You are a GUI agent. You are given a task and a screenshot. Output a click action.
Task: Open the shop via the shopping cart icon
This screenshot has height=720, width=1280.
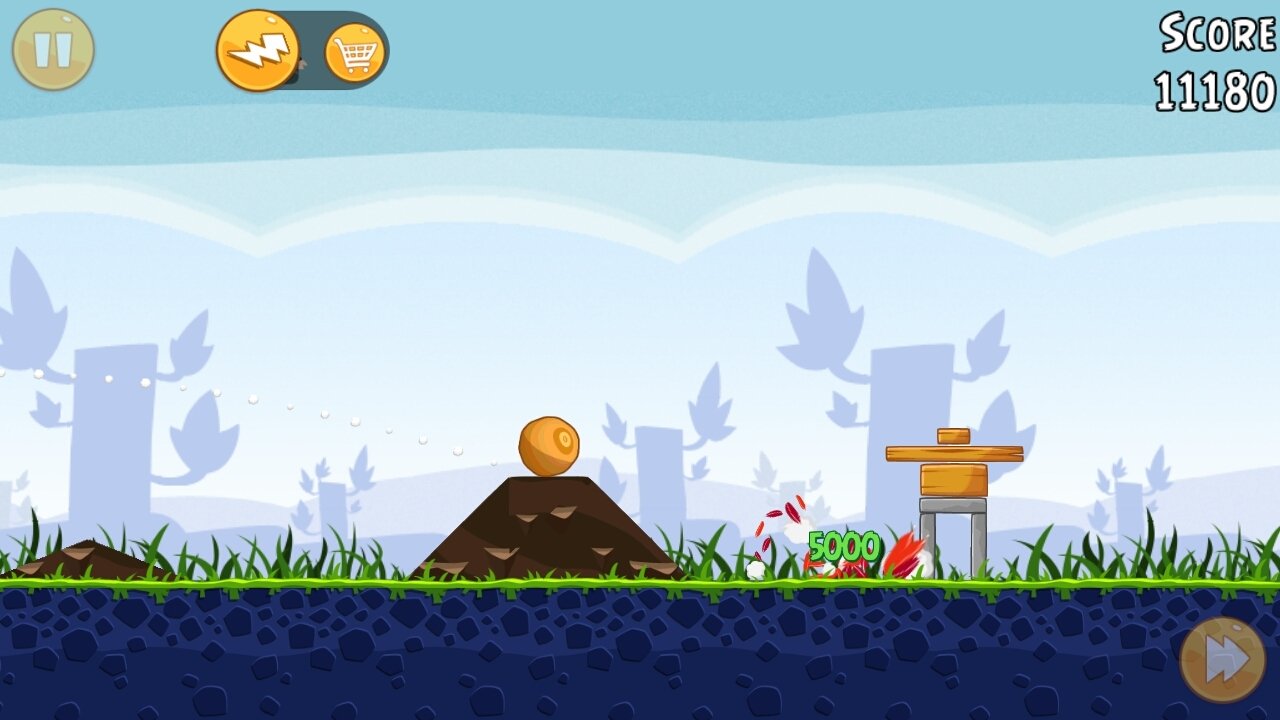355,52
